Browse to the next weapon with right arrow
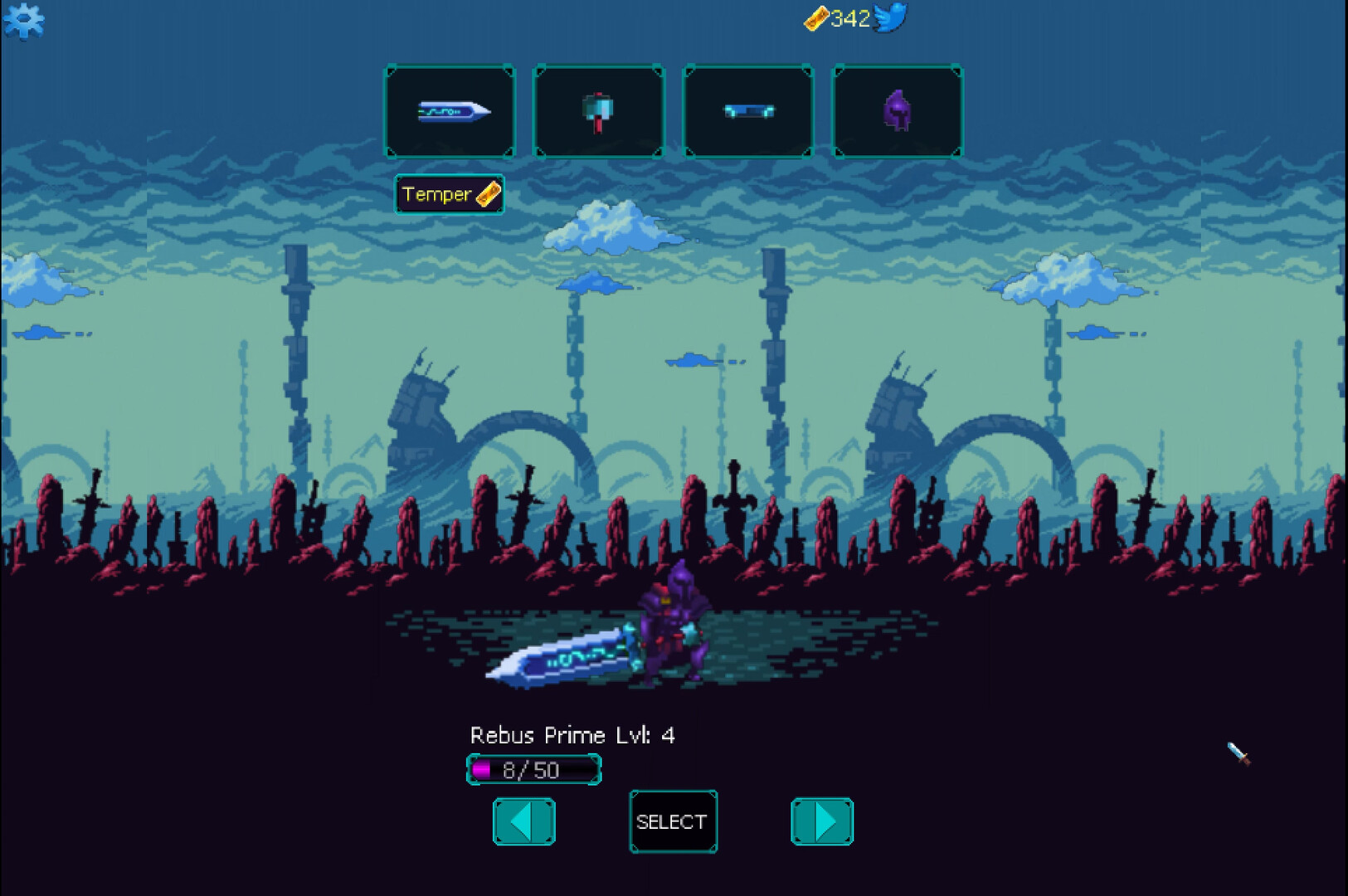 coord(822,821)
